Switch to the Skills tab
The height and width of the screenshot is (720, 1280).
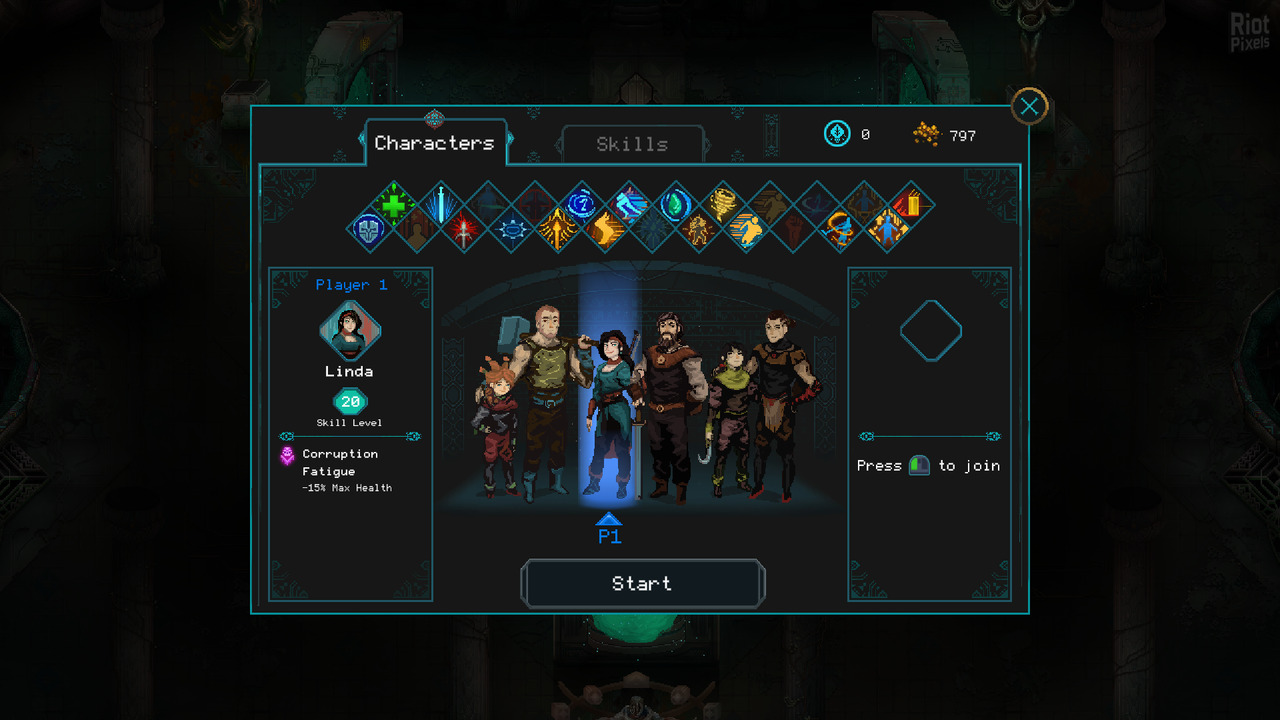(x=632, y=144)
